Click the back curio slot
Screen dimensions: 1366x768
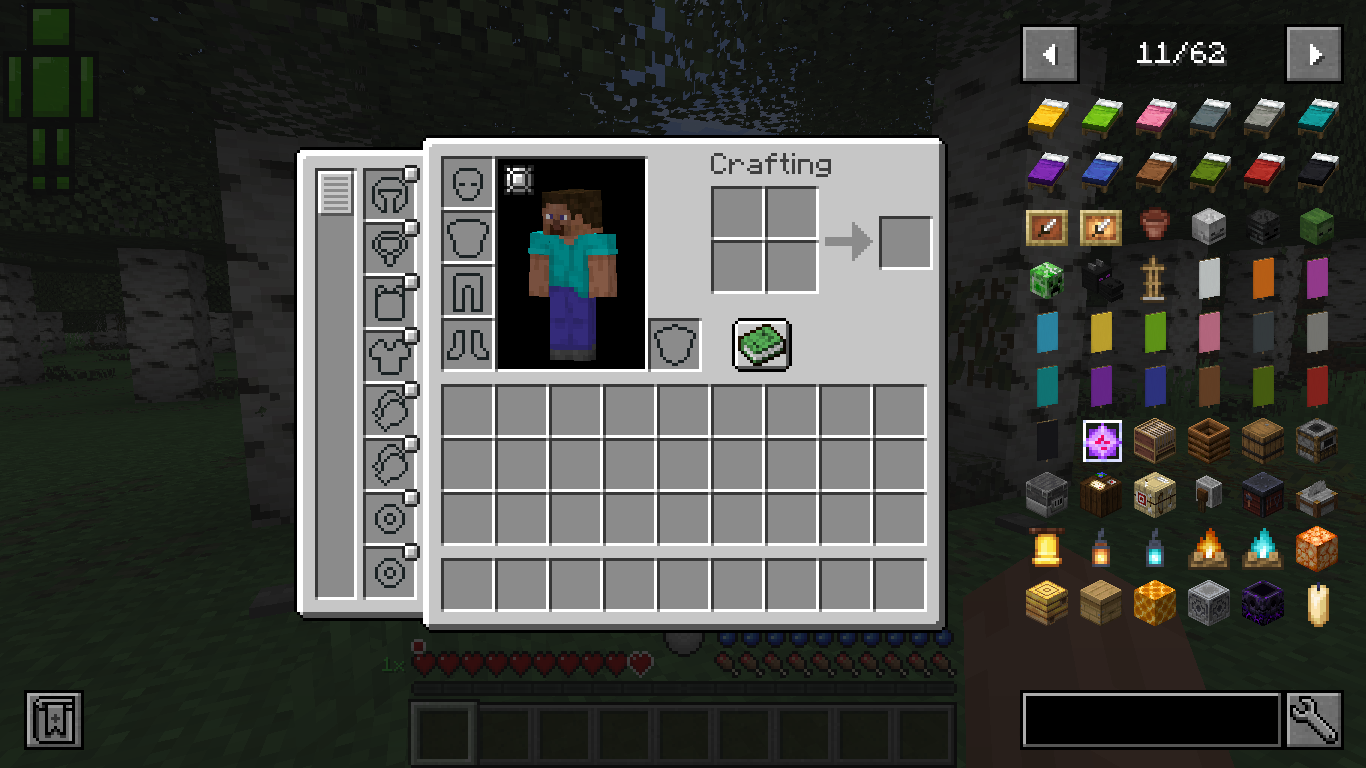pos(390,300)
